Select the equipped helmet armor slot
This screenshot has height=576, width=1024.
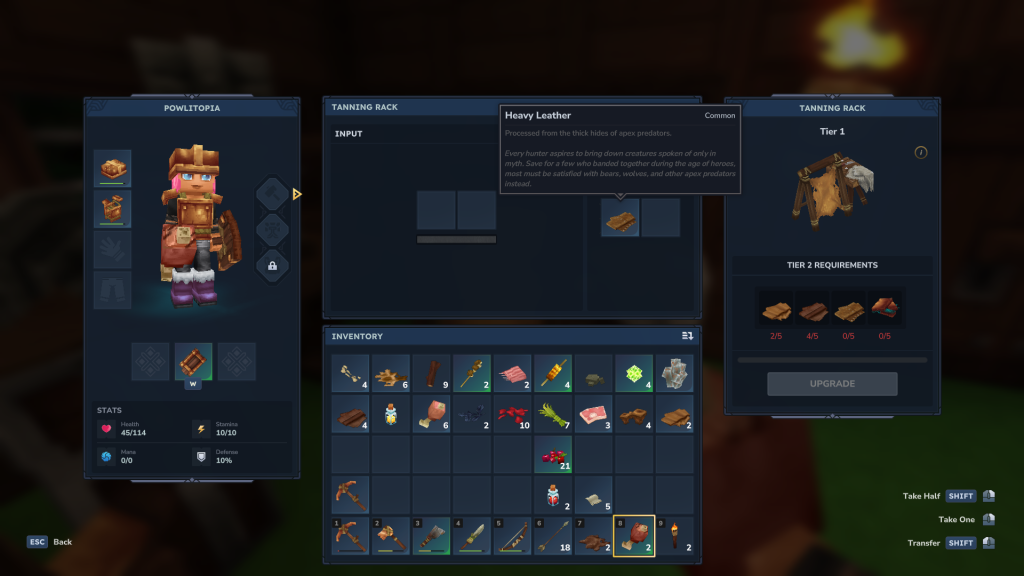[x=112, y=168]
